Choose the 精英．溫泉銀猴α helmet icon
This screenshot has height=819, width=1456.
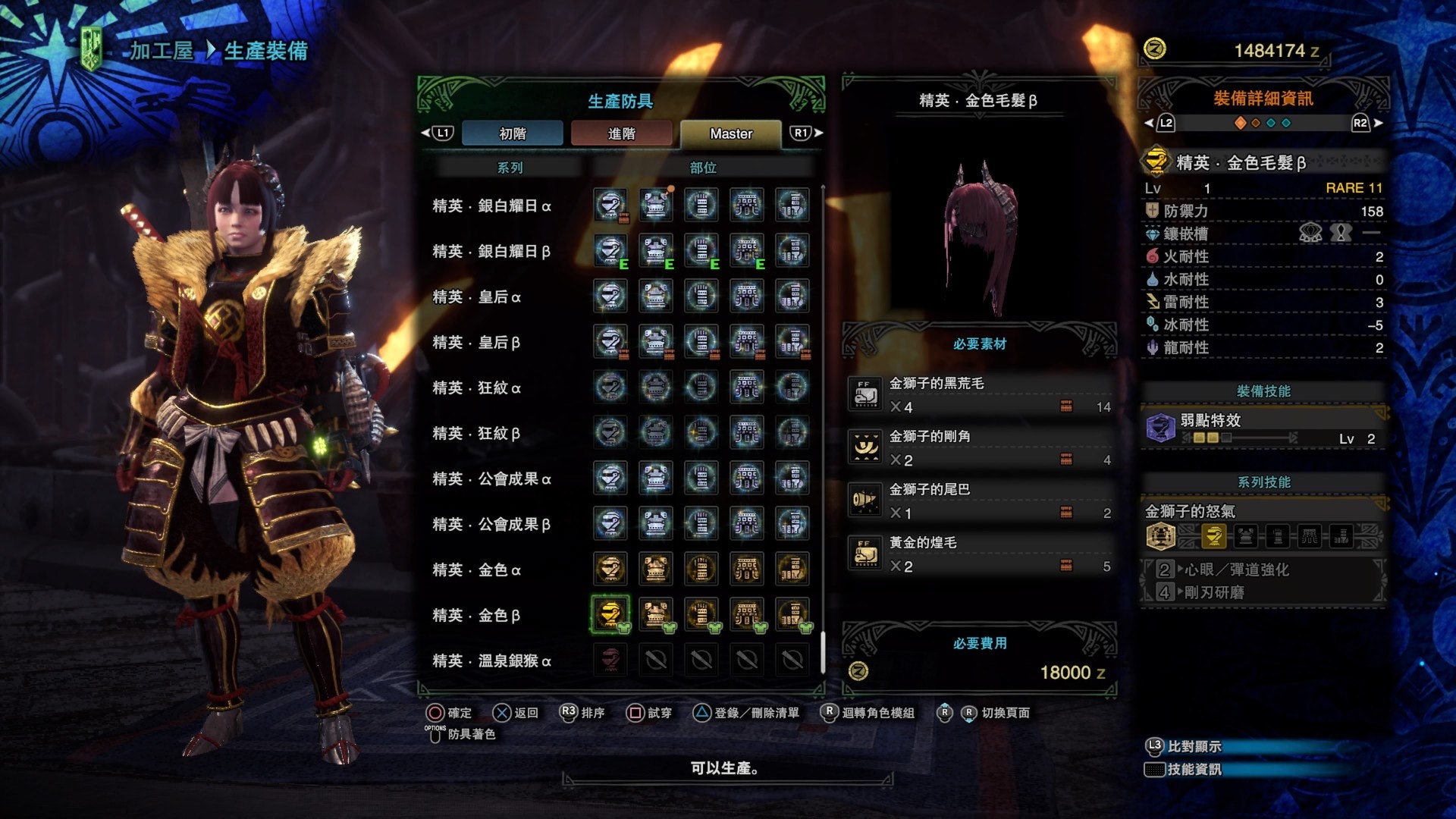click(x=610, y=661)
